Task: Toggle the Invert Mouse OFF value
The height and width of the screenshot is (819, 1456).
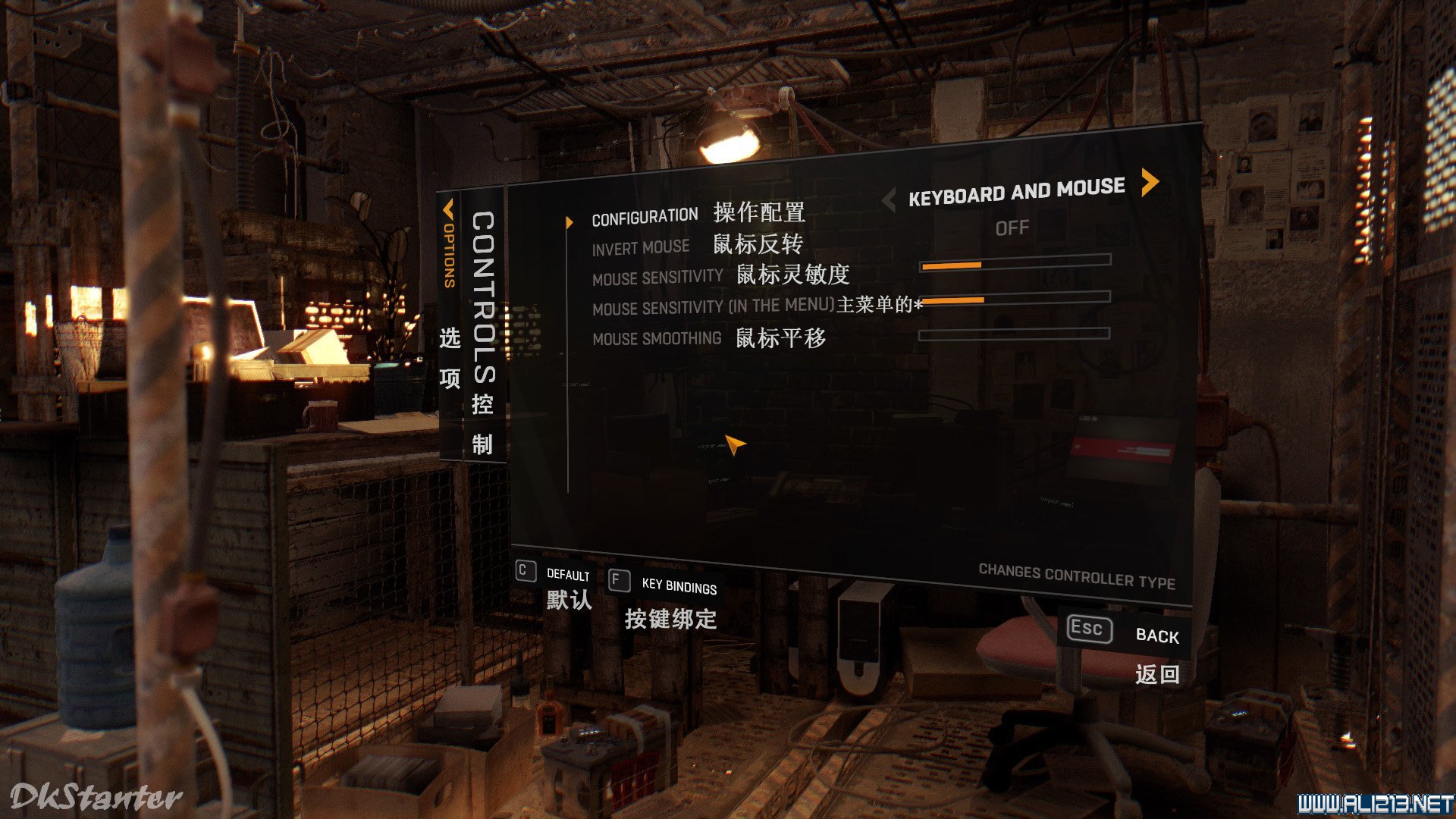Action: tap(1012, 227)
